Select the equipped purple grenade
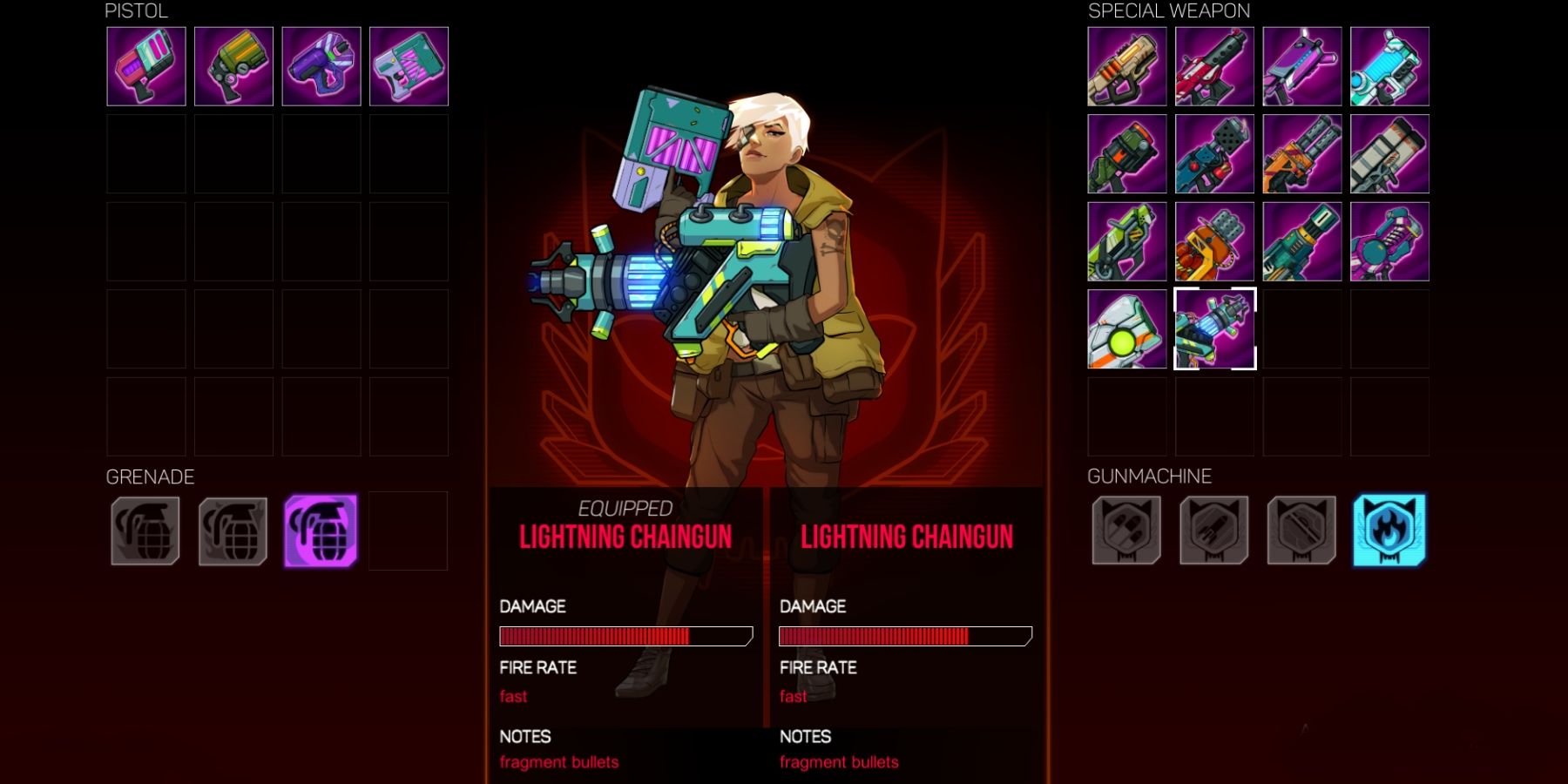Screen dimensions: 1568x784 tap(320, 531)
